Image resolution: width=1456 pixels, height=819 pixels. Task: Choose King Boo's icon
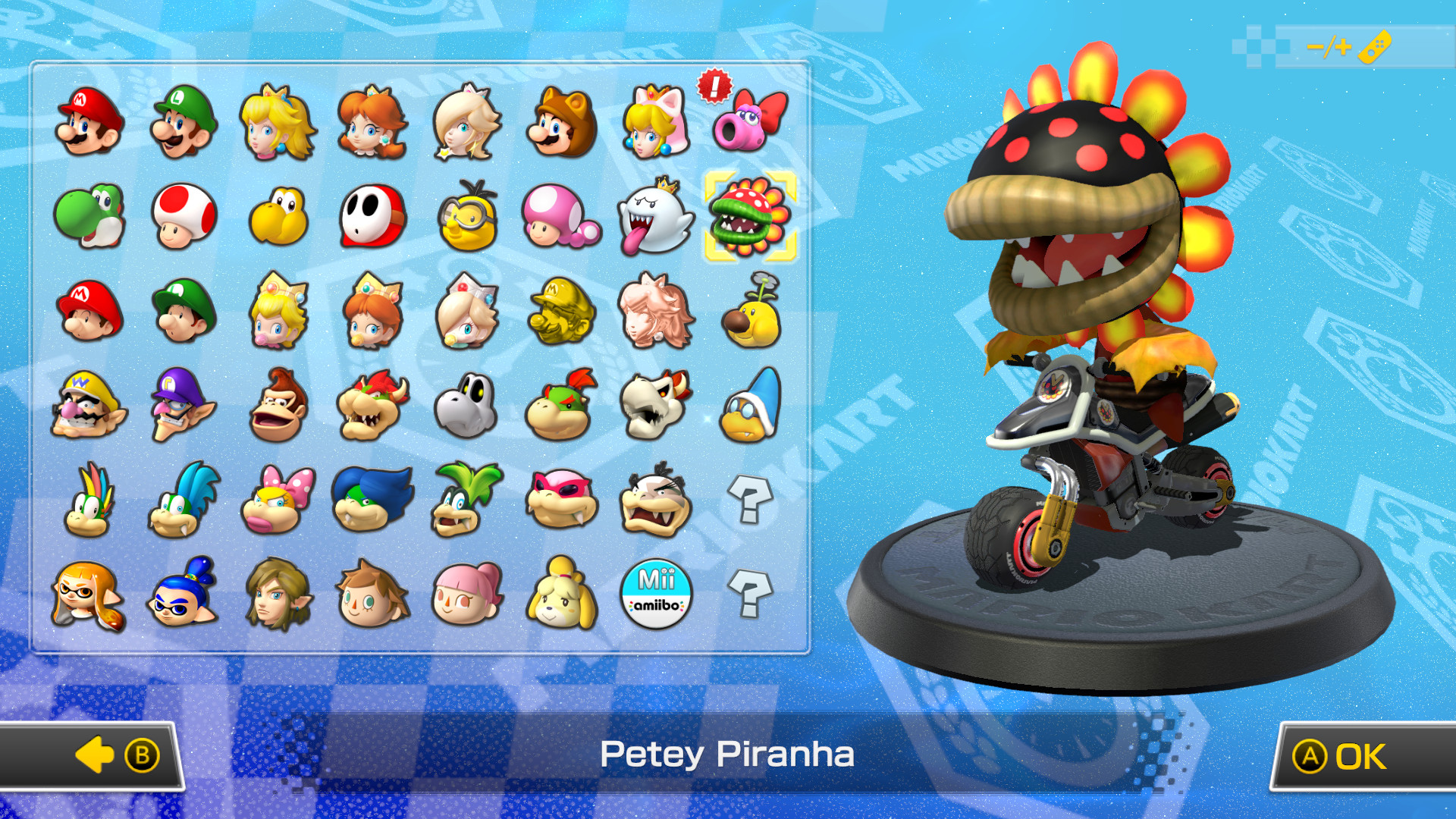(x=655, y=218)
